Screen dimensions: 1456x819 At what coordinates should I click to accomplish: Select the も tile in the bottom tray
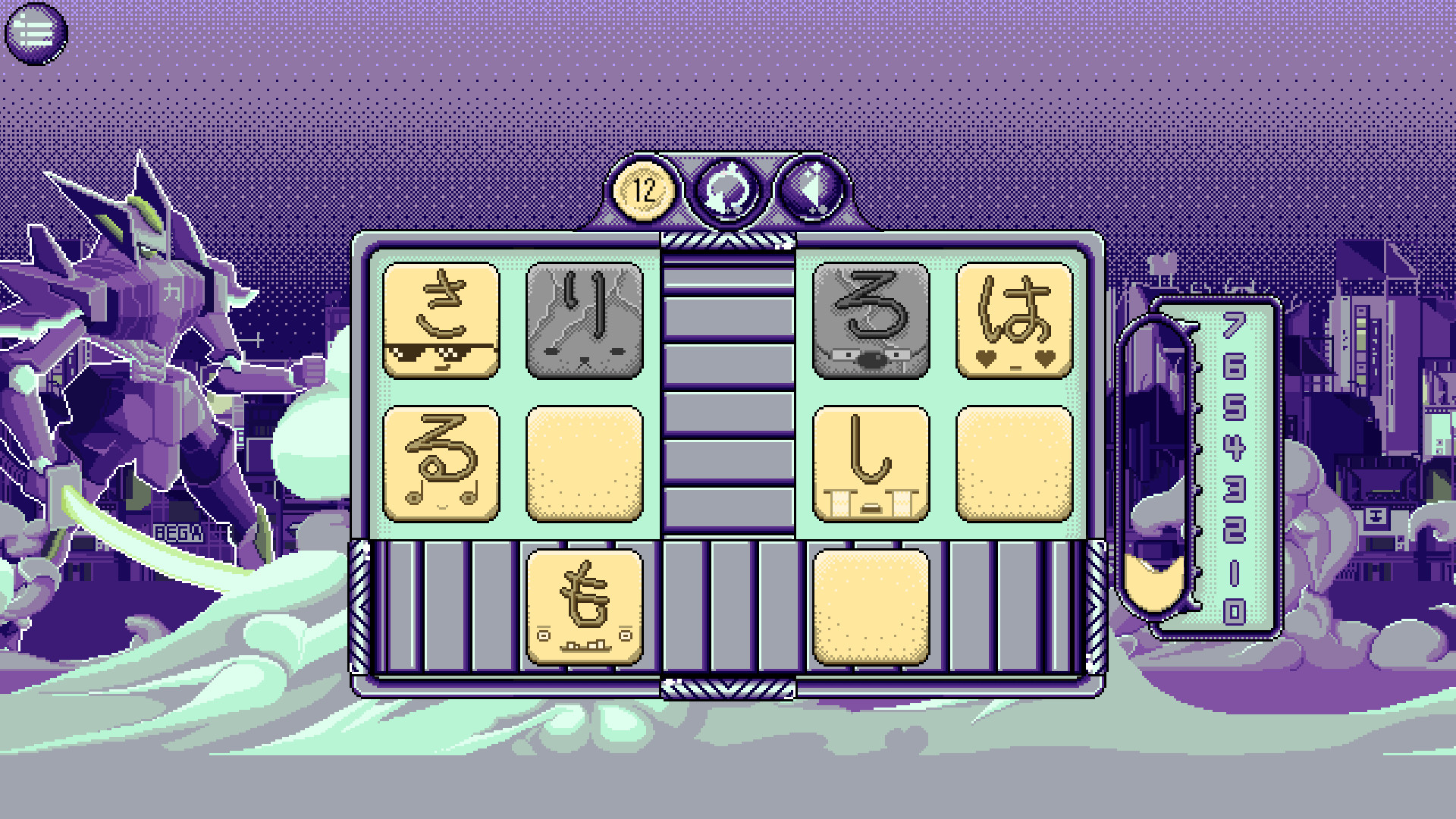coord(584,607)
